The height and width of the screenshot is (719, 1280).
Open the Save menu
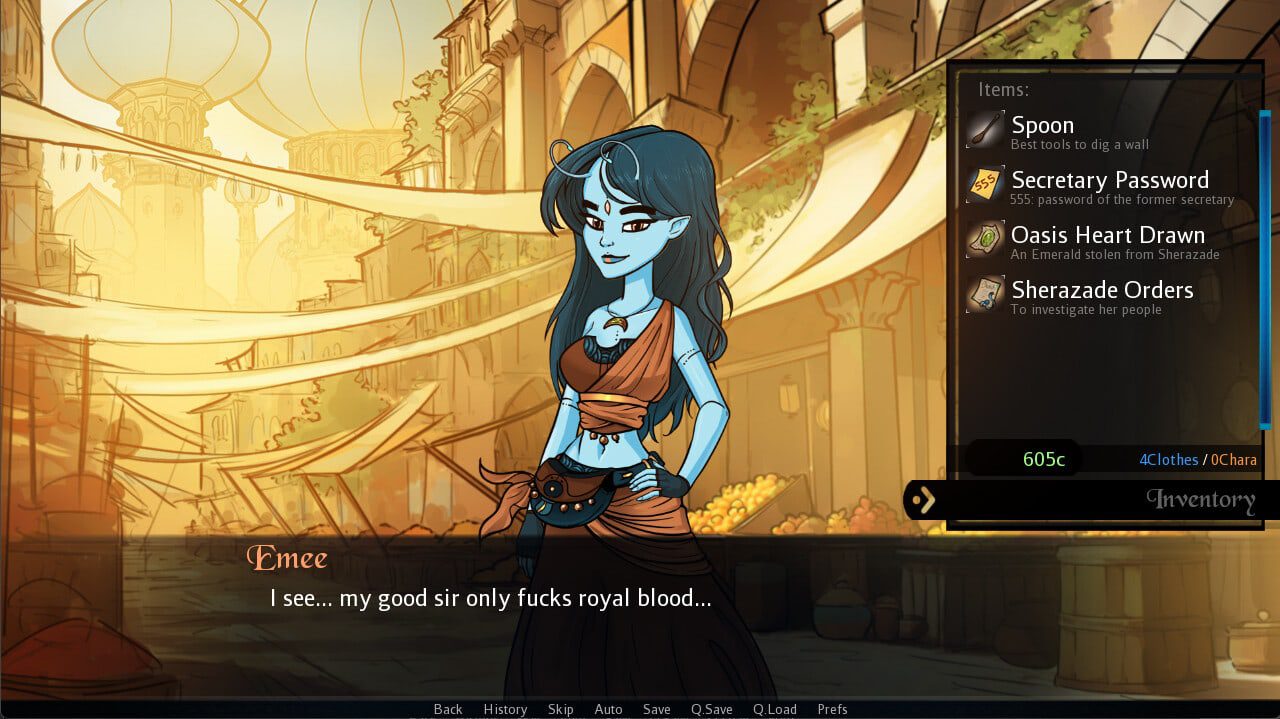(656, 709)
